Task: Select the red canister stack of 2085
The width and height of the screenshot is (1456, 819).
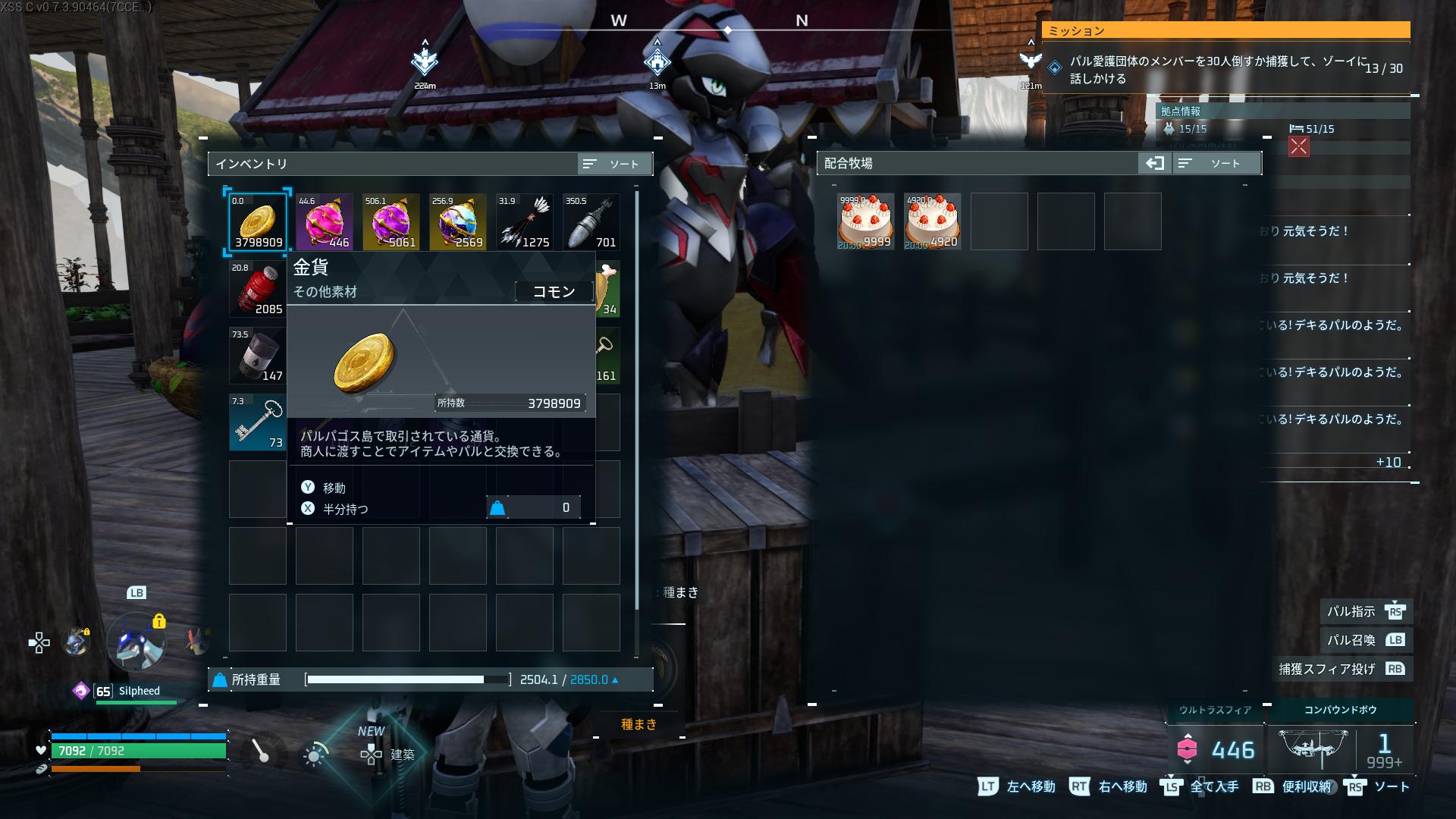Action: click(258, 288)
